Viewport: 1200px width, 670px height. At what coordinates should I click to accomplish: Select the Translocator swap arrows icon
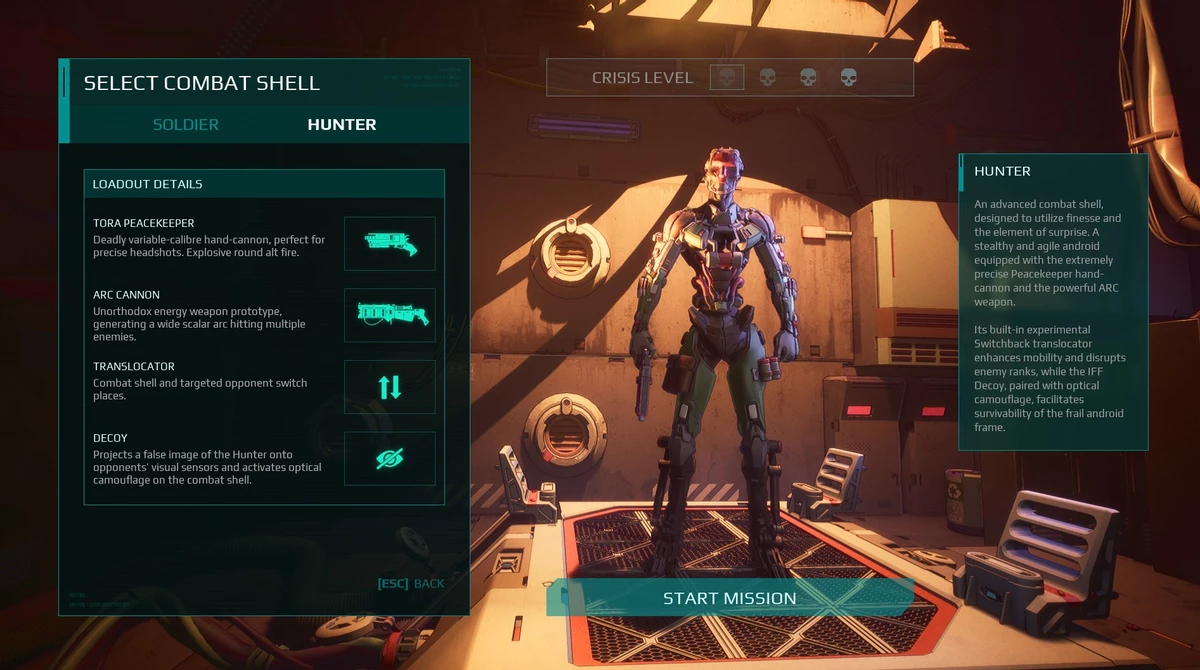click(390, 387)
